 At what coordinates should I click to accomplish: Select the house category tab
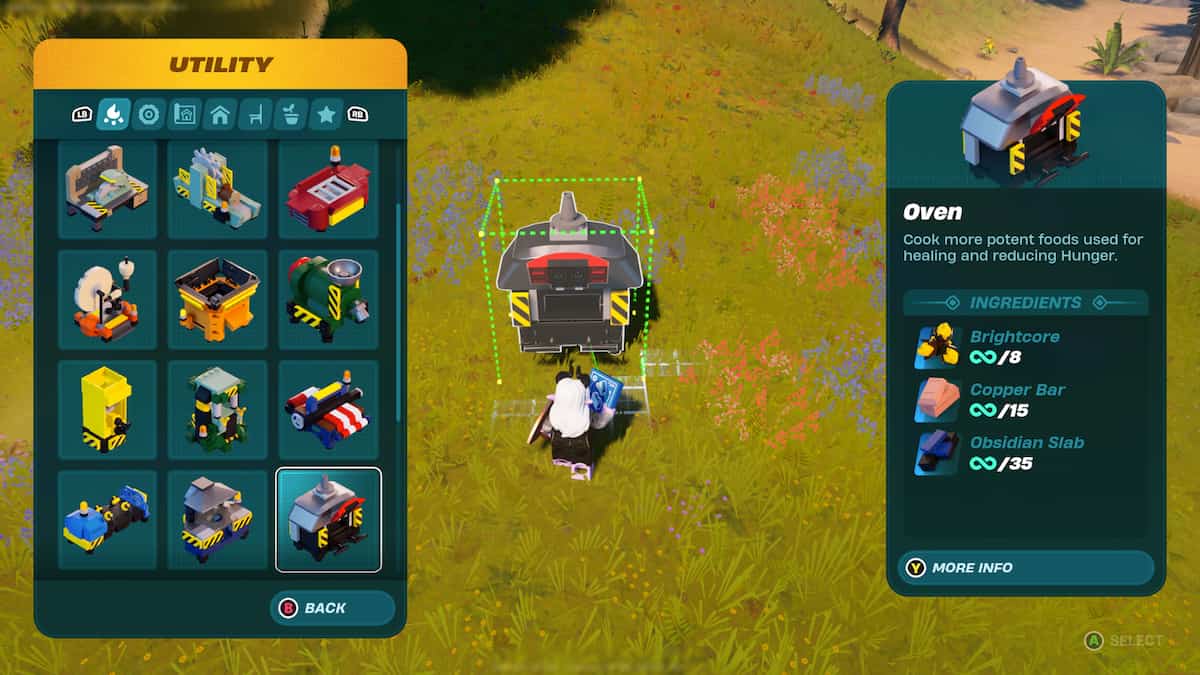(x=219, y=115)
